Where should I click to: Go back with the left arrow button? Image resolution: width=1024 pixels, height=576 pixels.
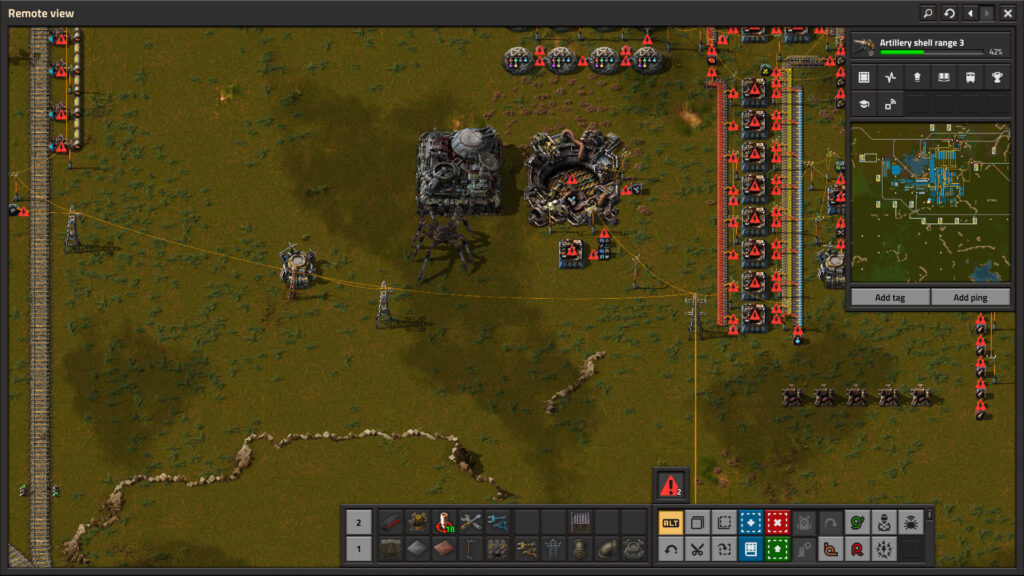point(969,13)
